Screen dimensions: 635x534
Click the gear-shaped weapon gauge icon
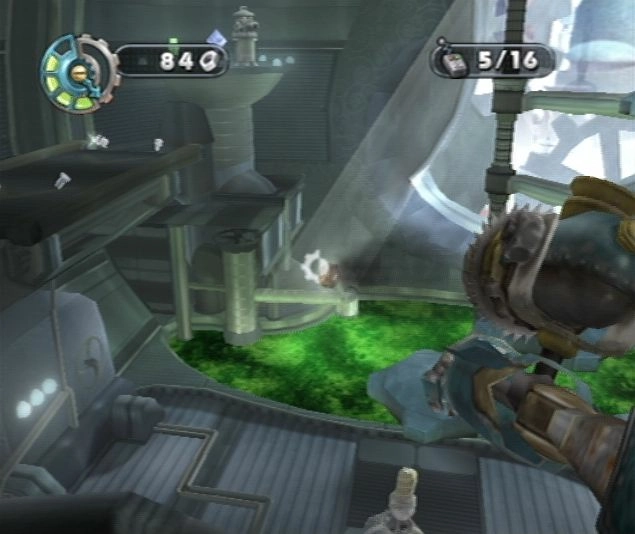point(78,71)
